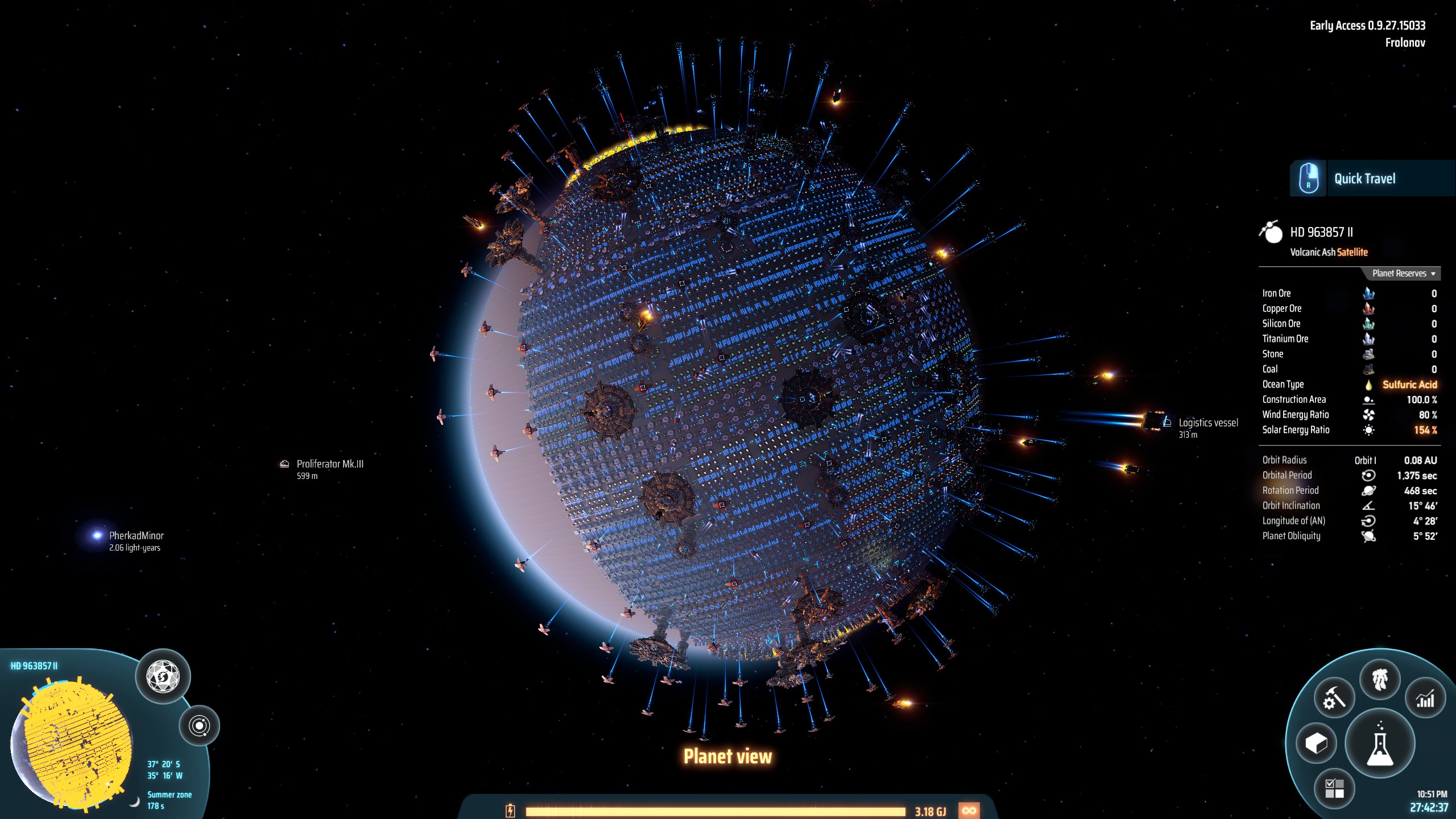The width and height of the screenshot is (1456, 819).
Task: Show the production statistics chart icon
Action: point(1425,698)
